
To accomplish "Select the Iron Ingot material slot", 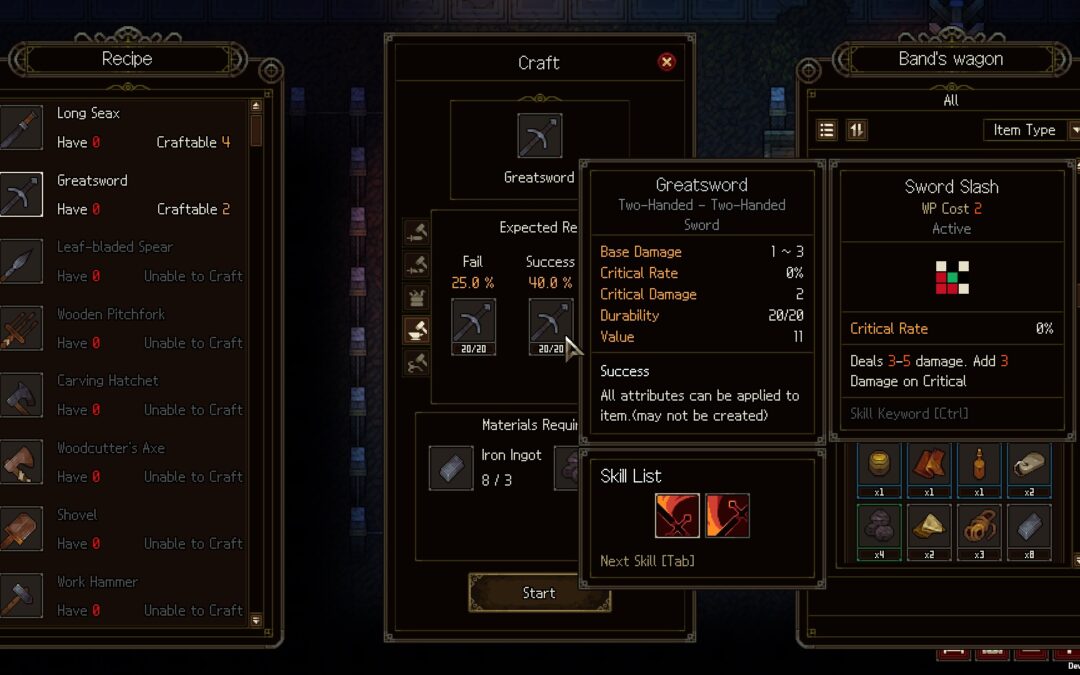I will click(x=451, y=467).
